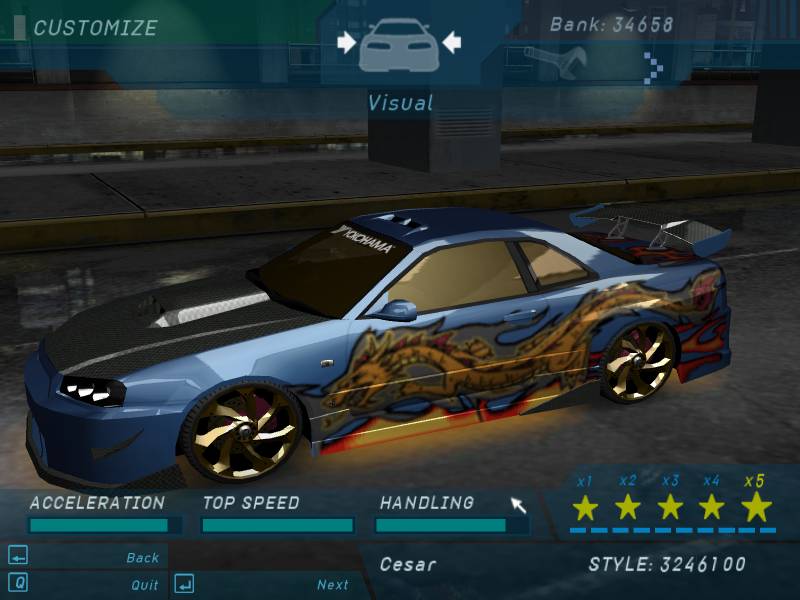Click the arrow right of the car icon
The width and height of the screenshot is (800, 600).
pyautogui.click(x=450, y=42)
